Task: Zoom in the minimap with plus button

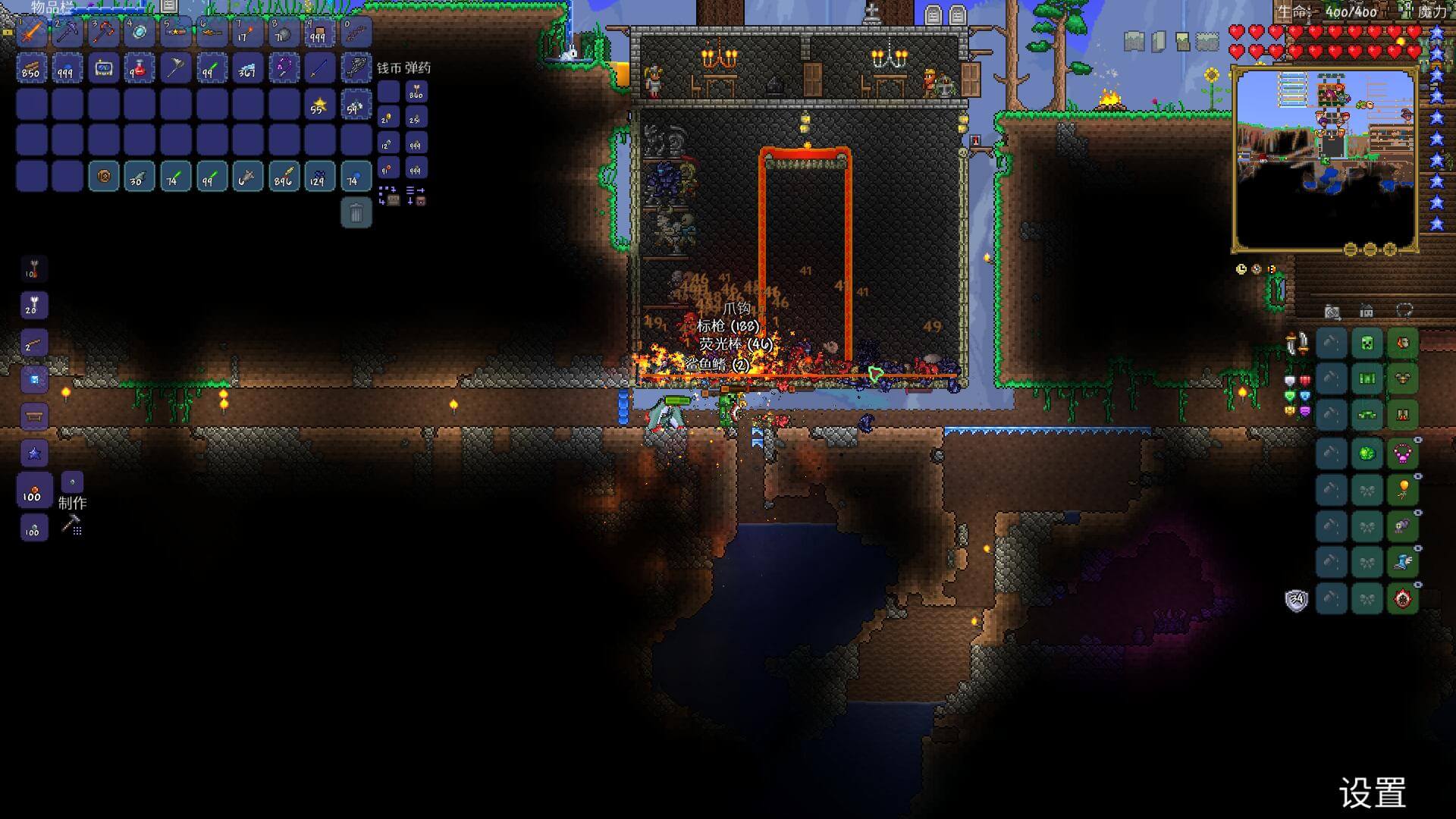Action: (1390, 249)
